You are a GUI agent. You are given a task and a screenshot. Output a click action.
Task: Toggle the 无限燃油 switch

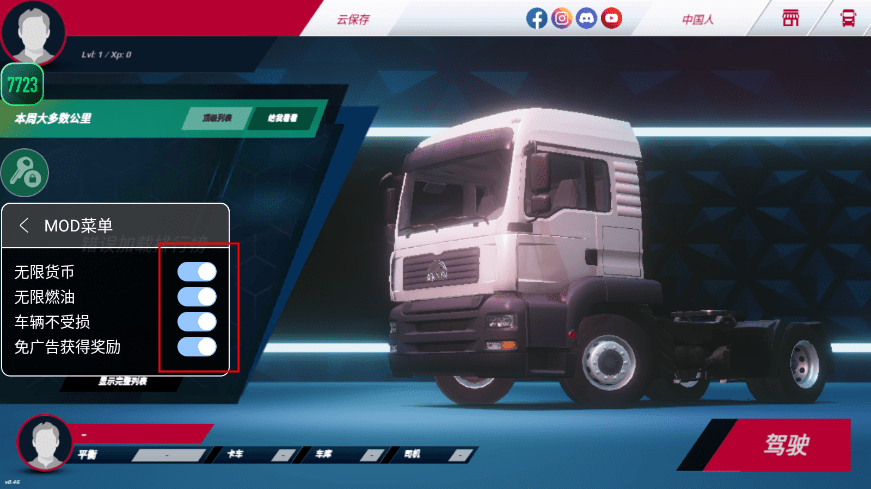tap(197, 297)
